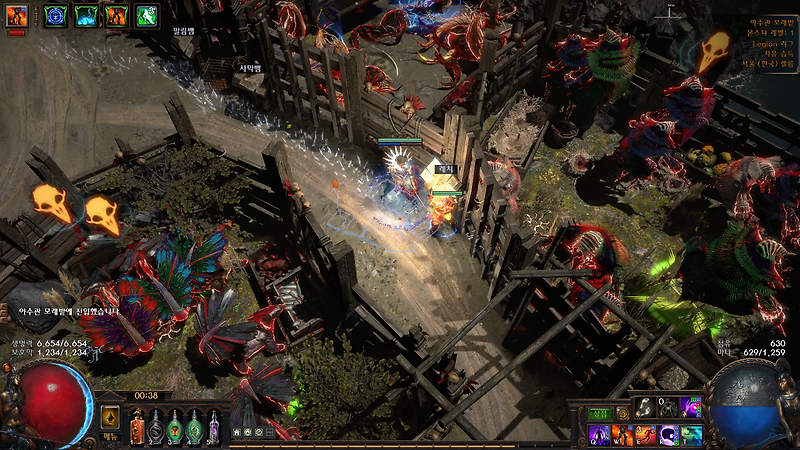Use the purple flask in the belt
The height and width of the screenshot is (450, 800).
[x=213, y=427]
